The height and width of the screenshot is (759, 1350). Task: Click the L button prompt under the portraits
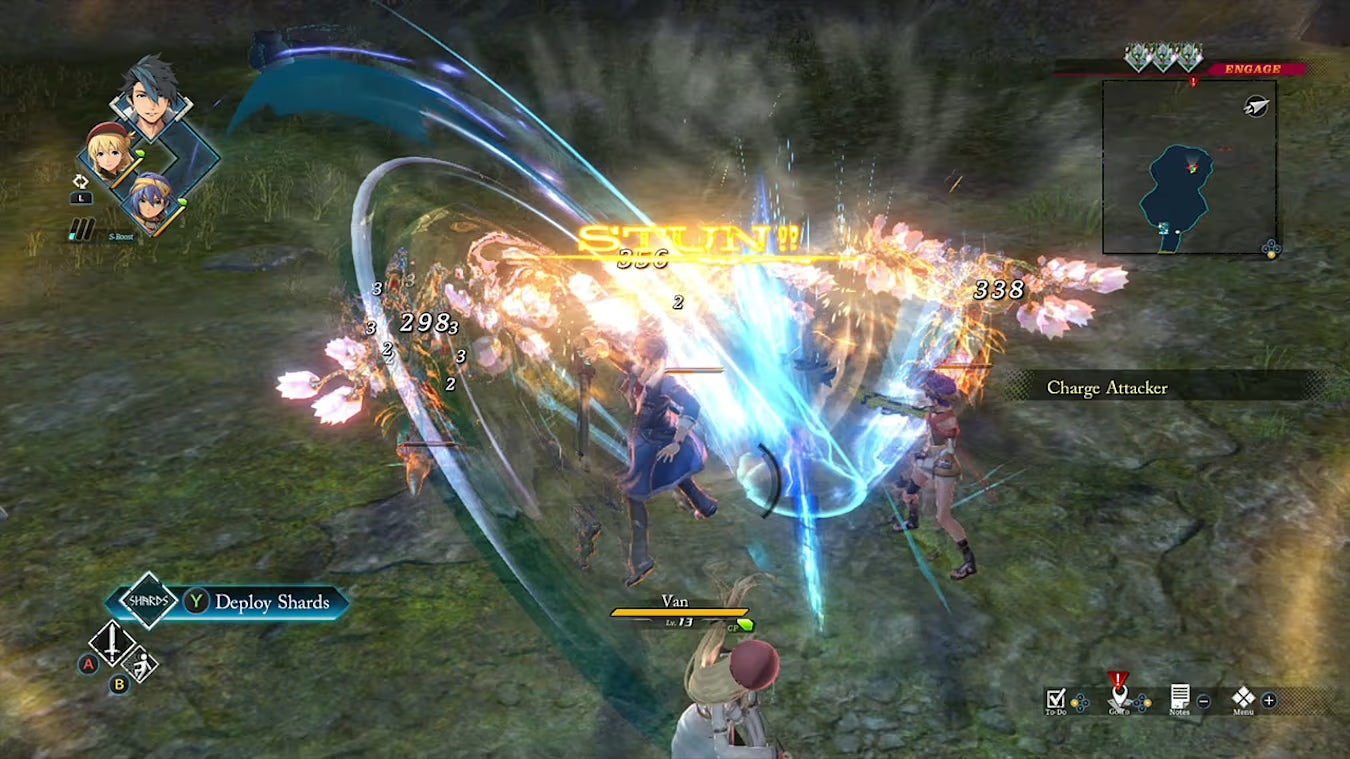click(x=81, y=196)
